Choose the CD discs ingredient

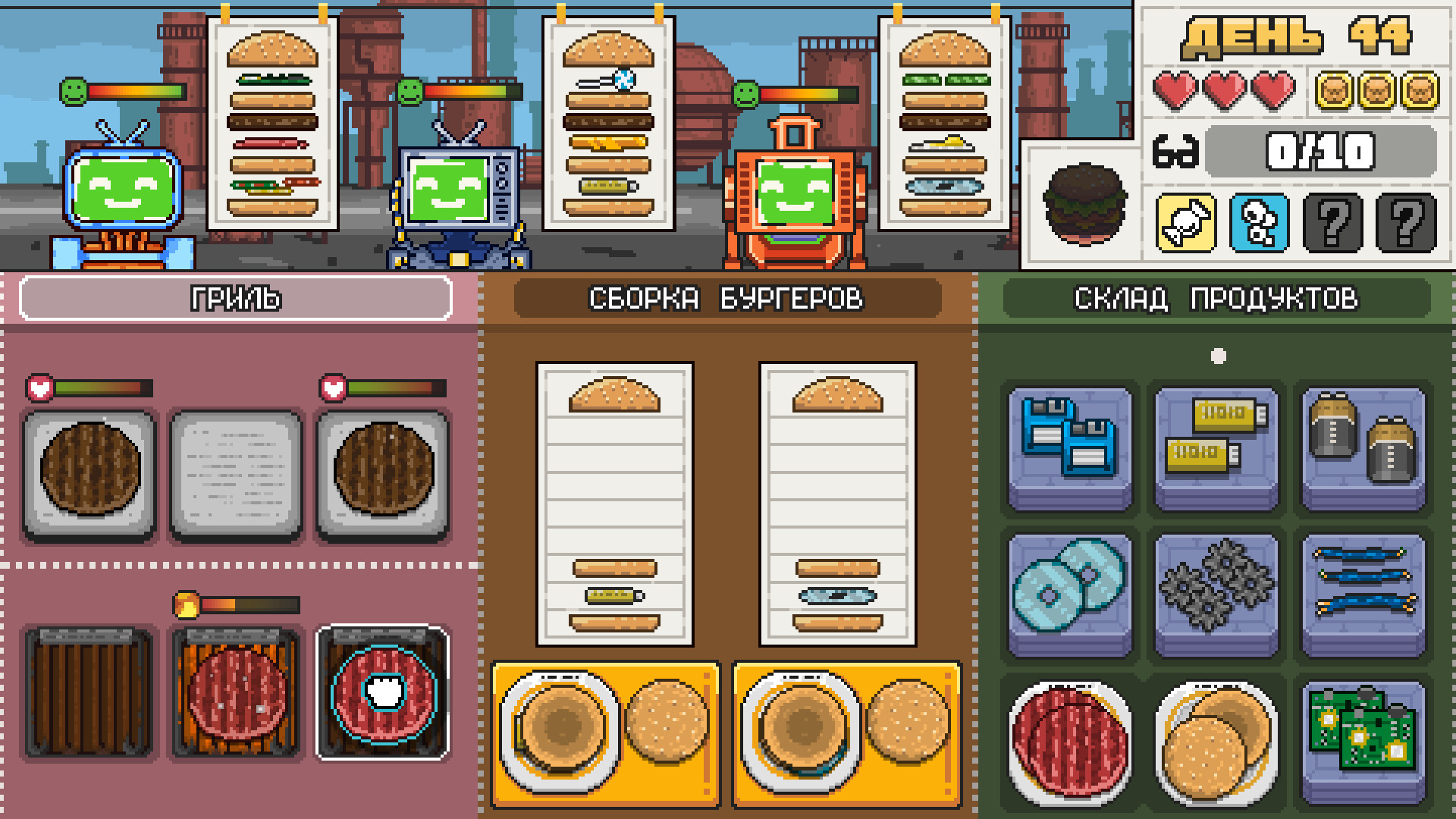1070,594
